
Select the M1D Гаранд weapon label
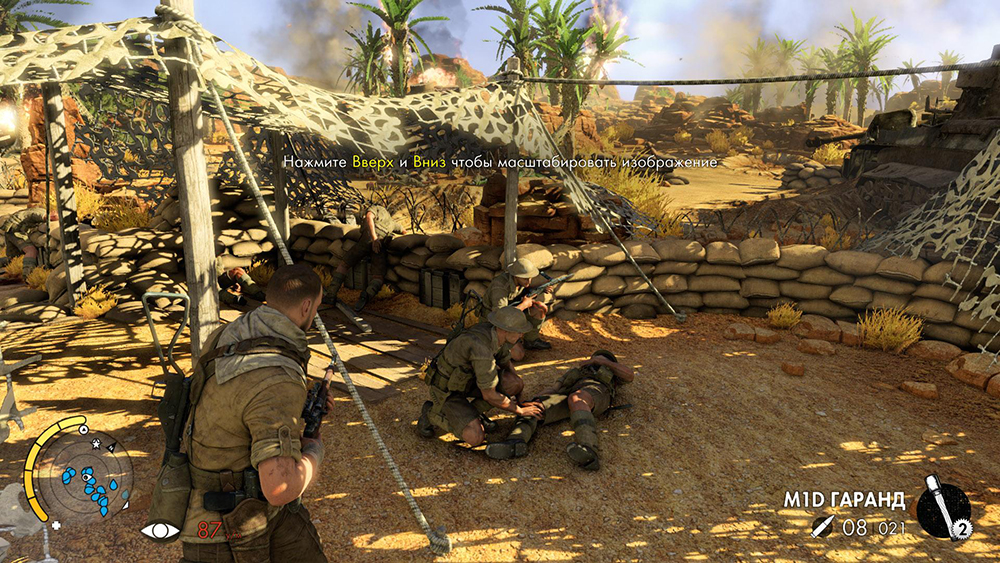pos(844,500)
